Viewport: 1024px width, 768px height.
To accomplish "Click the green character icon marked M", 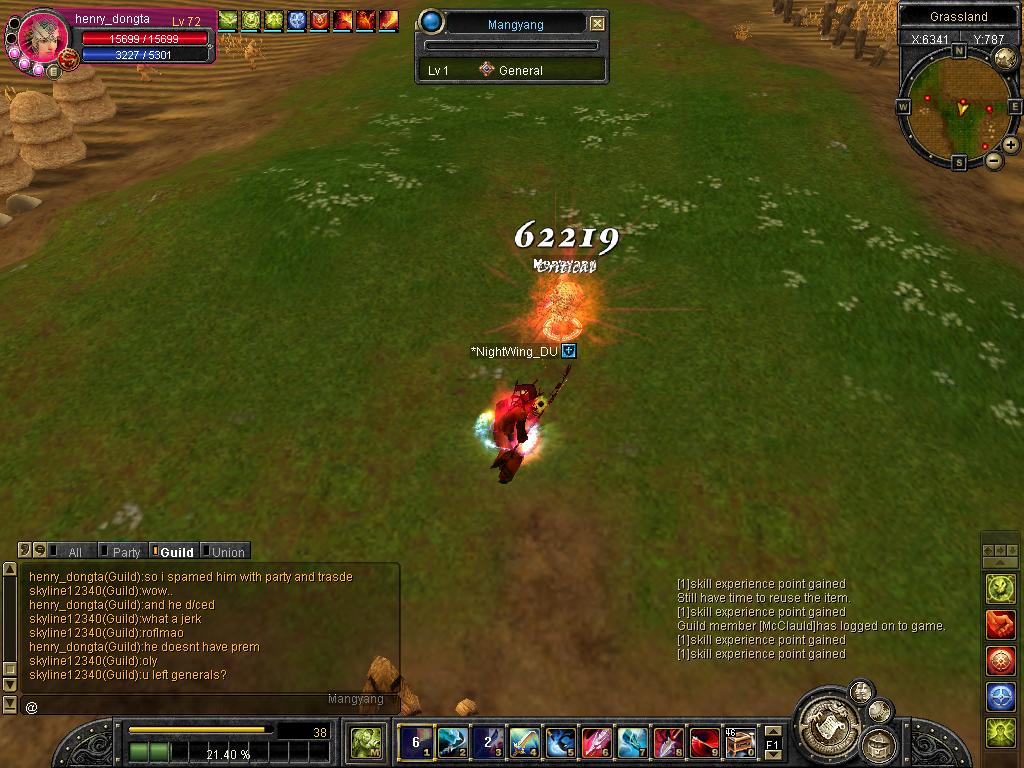I will pyautogui.click(x=365, y=742).
